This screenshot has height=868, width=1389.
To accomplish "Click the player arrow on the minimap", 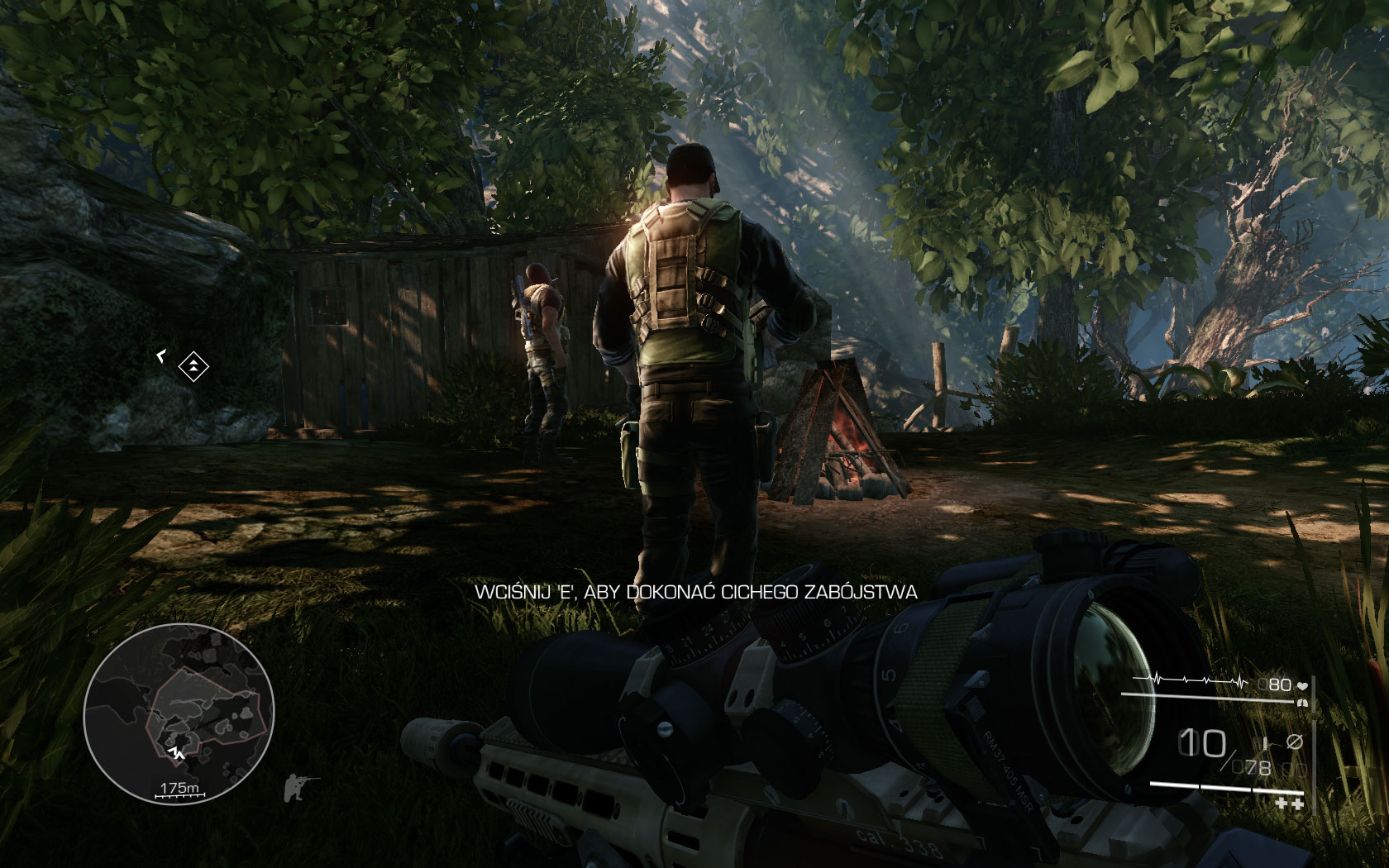I will pos(175,752).
